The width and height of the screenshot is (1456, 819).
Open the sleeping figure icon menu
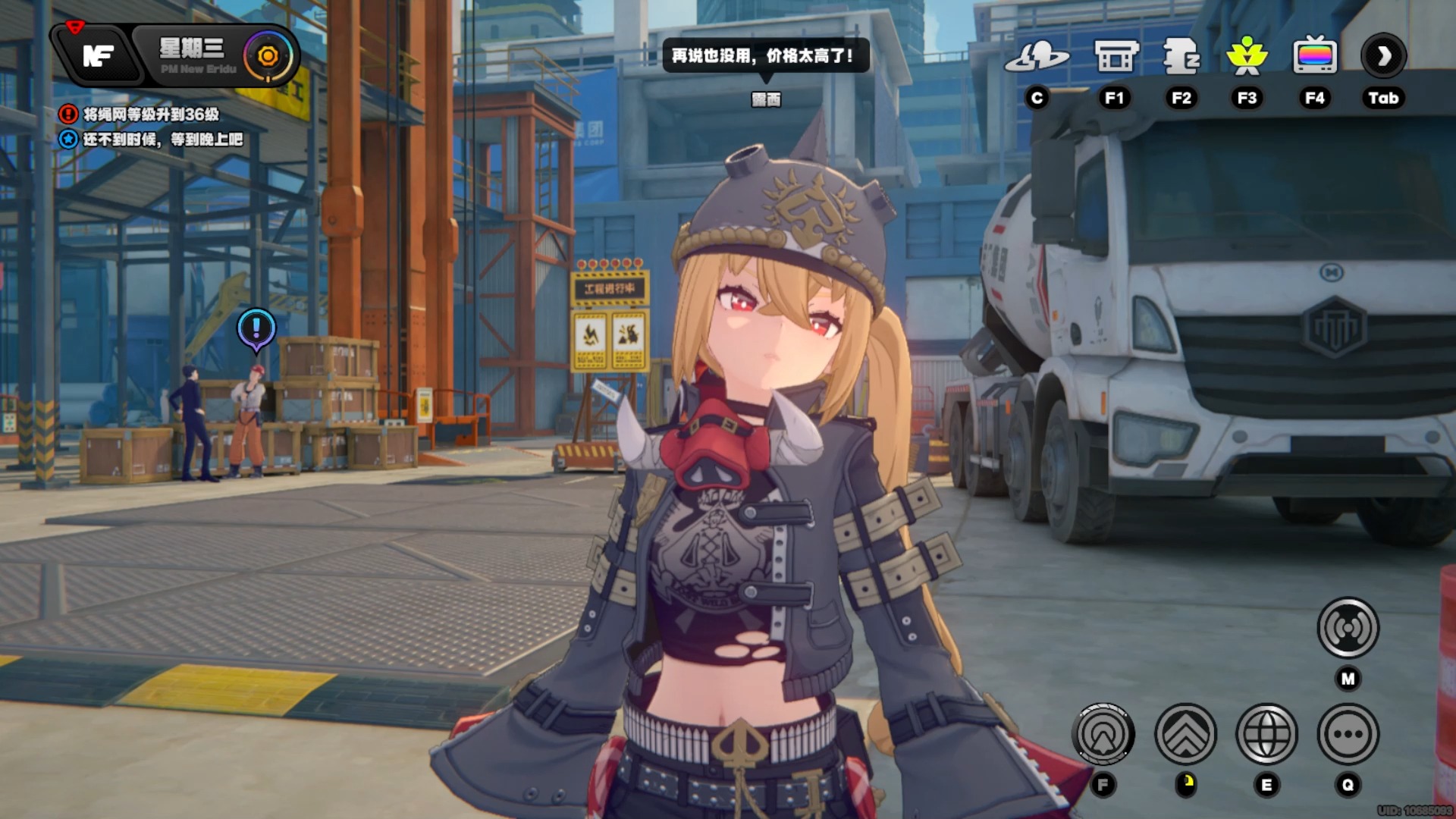(x=1181, y=57)
